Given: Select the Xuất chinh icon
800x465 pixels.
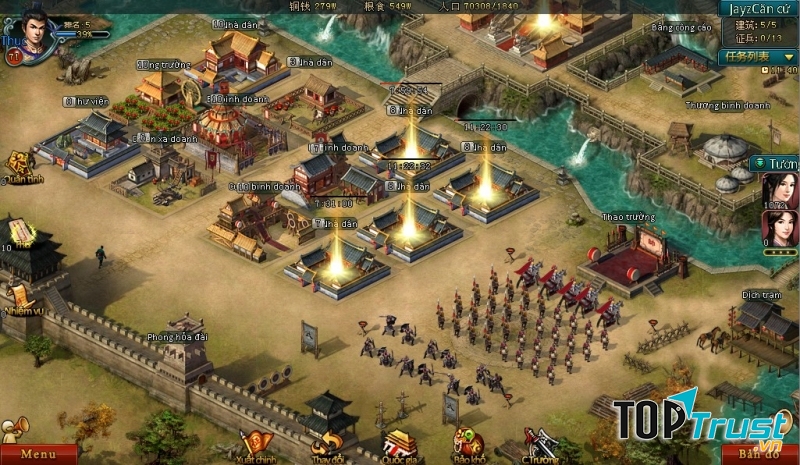Looking at the screenshot, I should click(253, 443).
